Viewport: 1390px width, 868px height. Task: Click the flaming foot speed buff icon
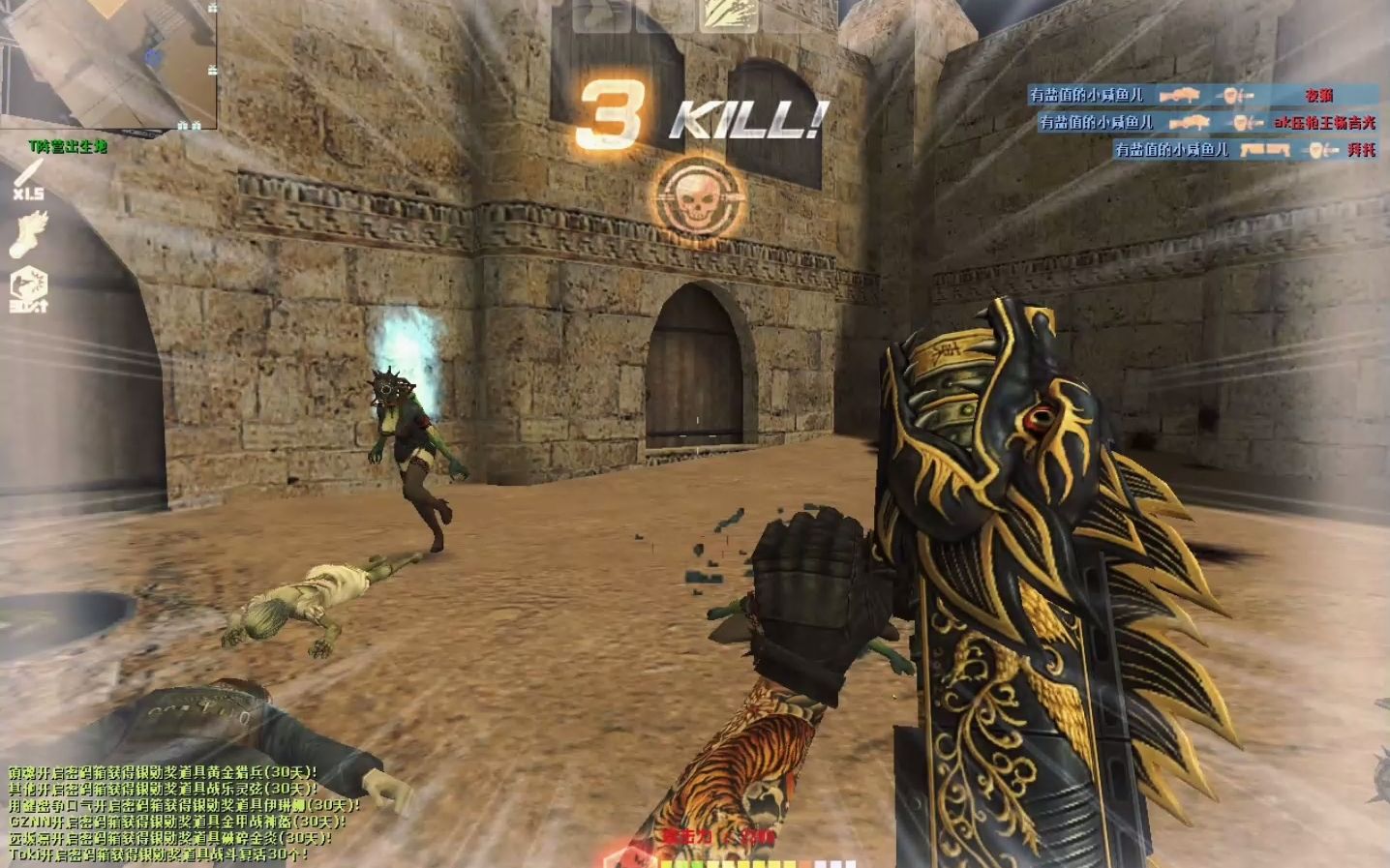click(28, 235)
